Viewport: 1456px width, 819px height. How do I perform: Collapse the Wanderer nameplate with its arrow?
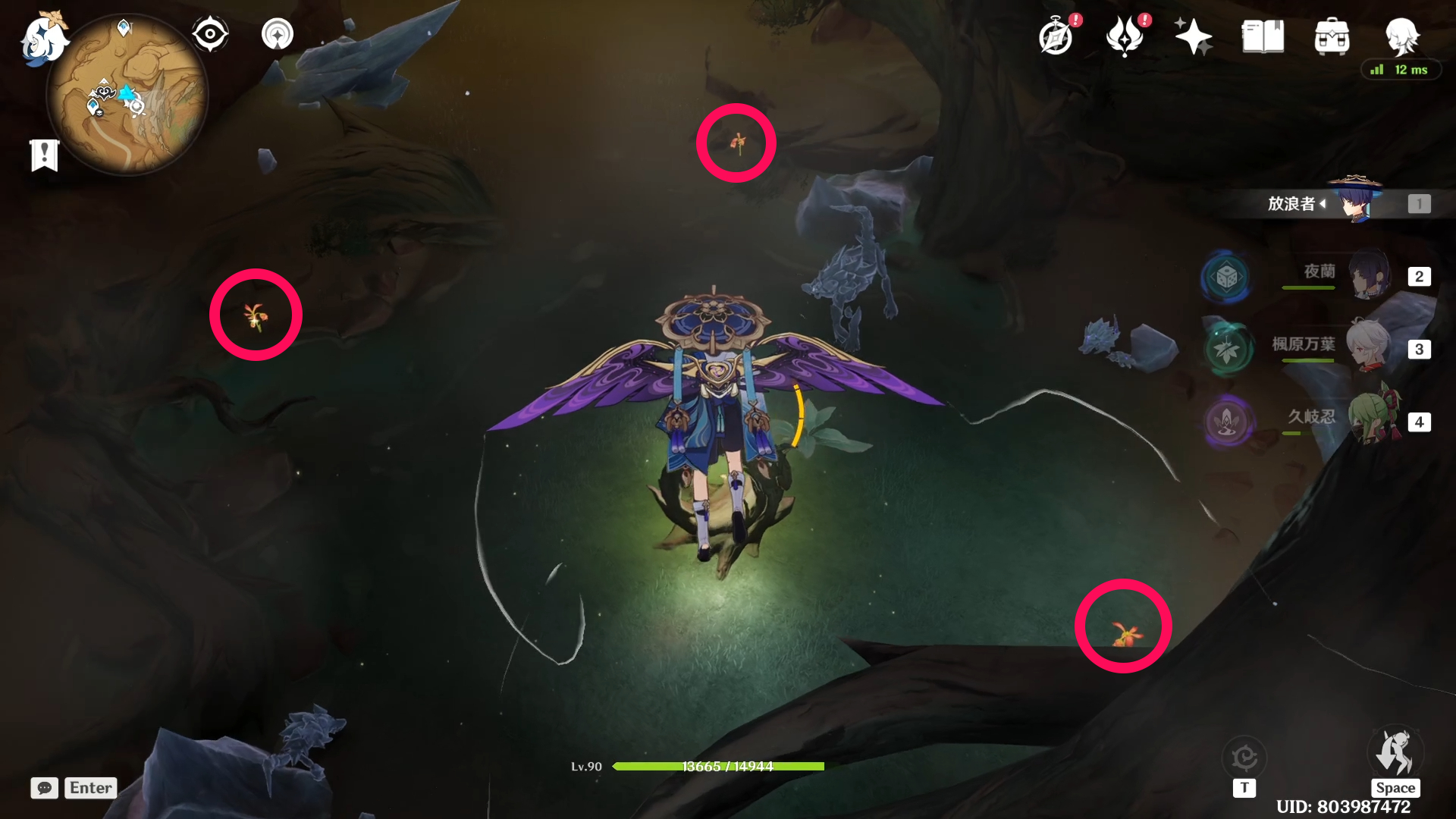pyautogui.click(x=1323, y=203)
